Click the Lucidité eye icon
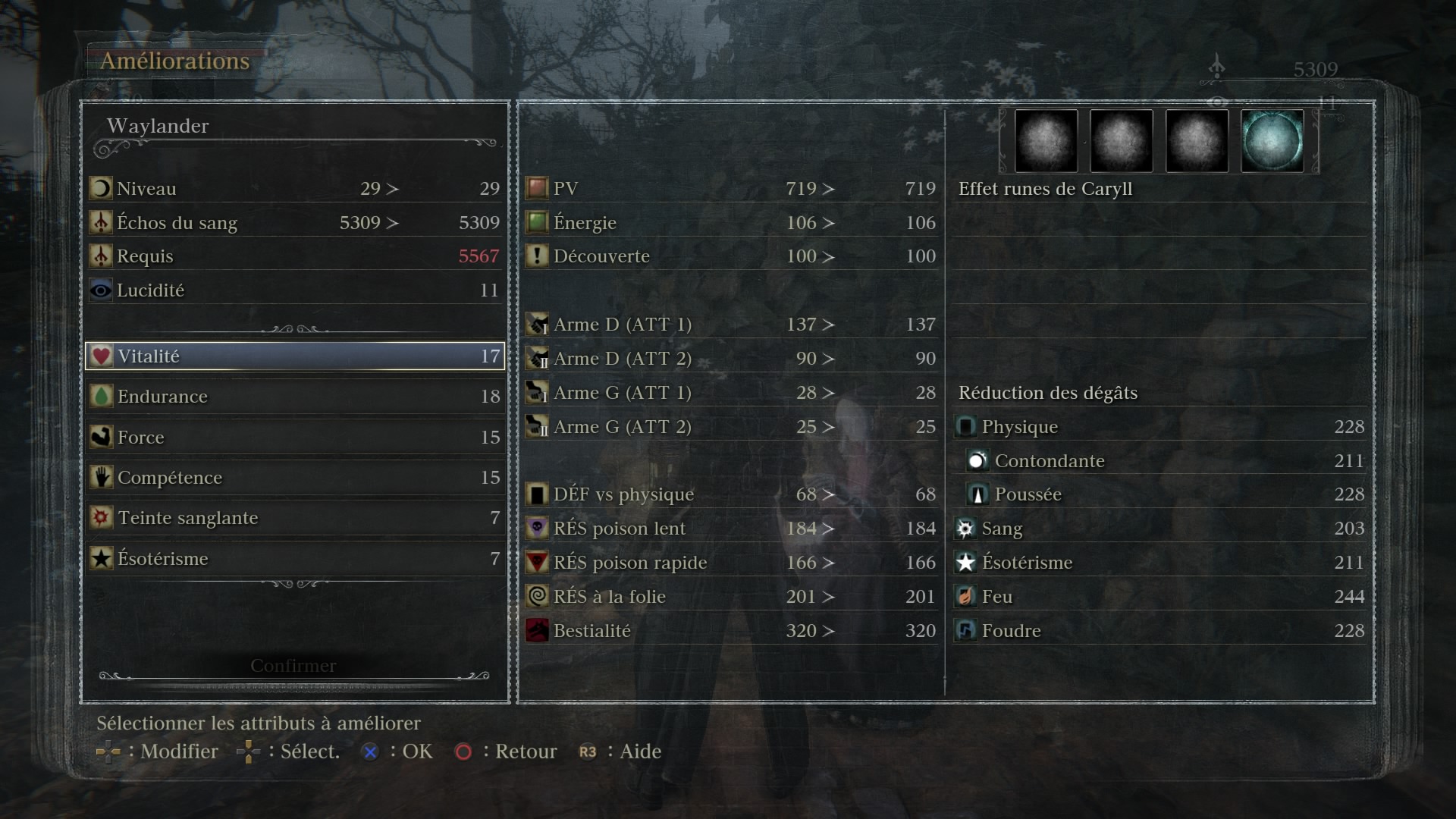Image resolution: width=1456 pixels, height=819 pixels. [101, 289]
